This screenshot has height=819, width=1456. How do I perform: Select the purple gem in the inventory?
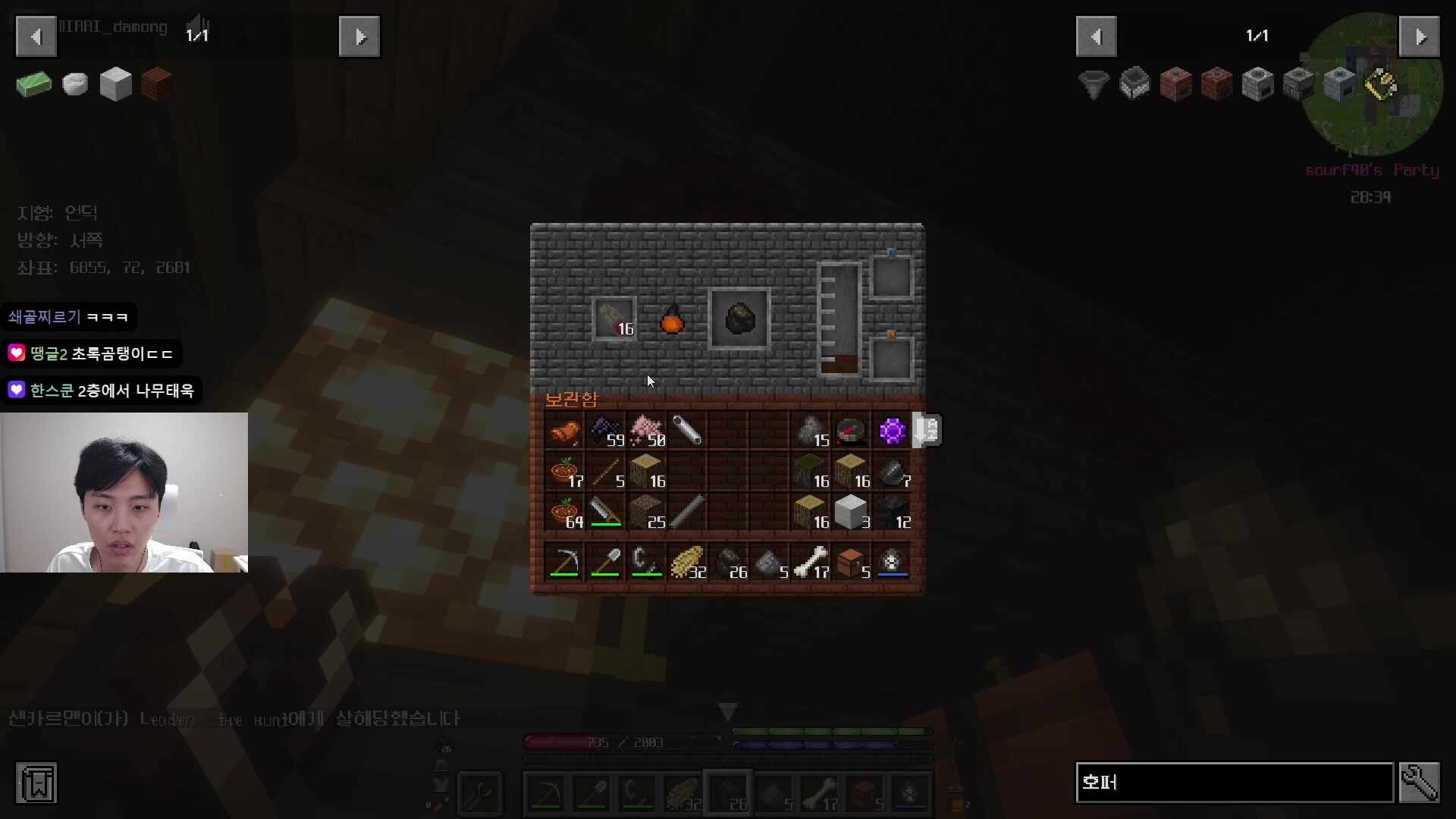(x=892, y=431)
